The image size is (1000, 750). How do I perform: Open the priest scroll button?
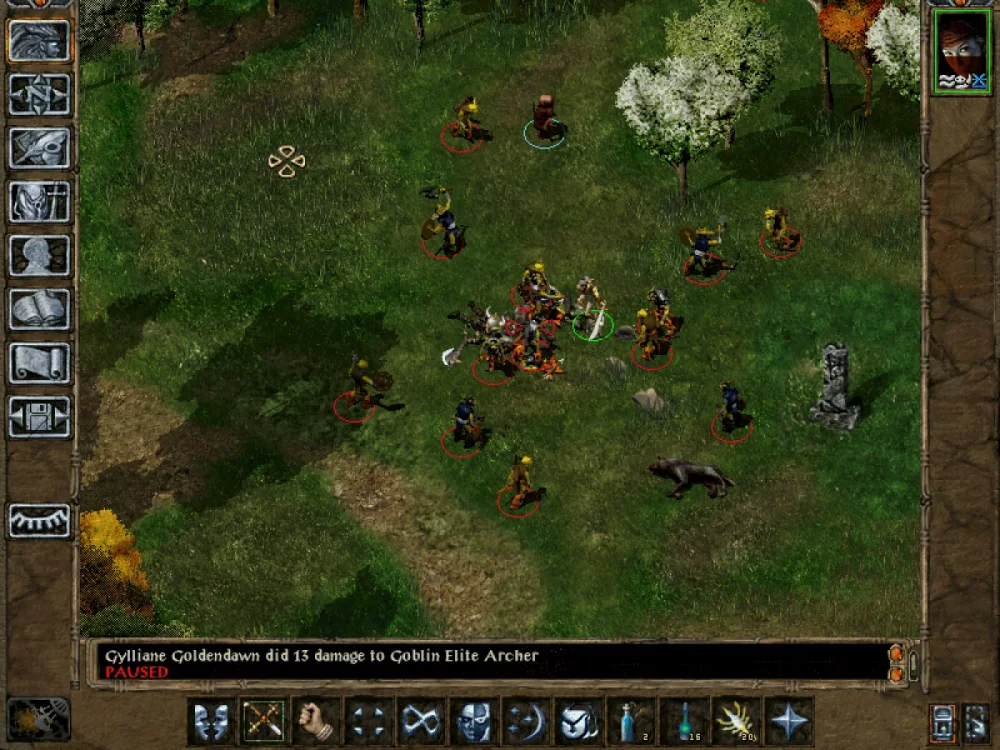[x=40, y=362]
